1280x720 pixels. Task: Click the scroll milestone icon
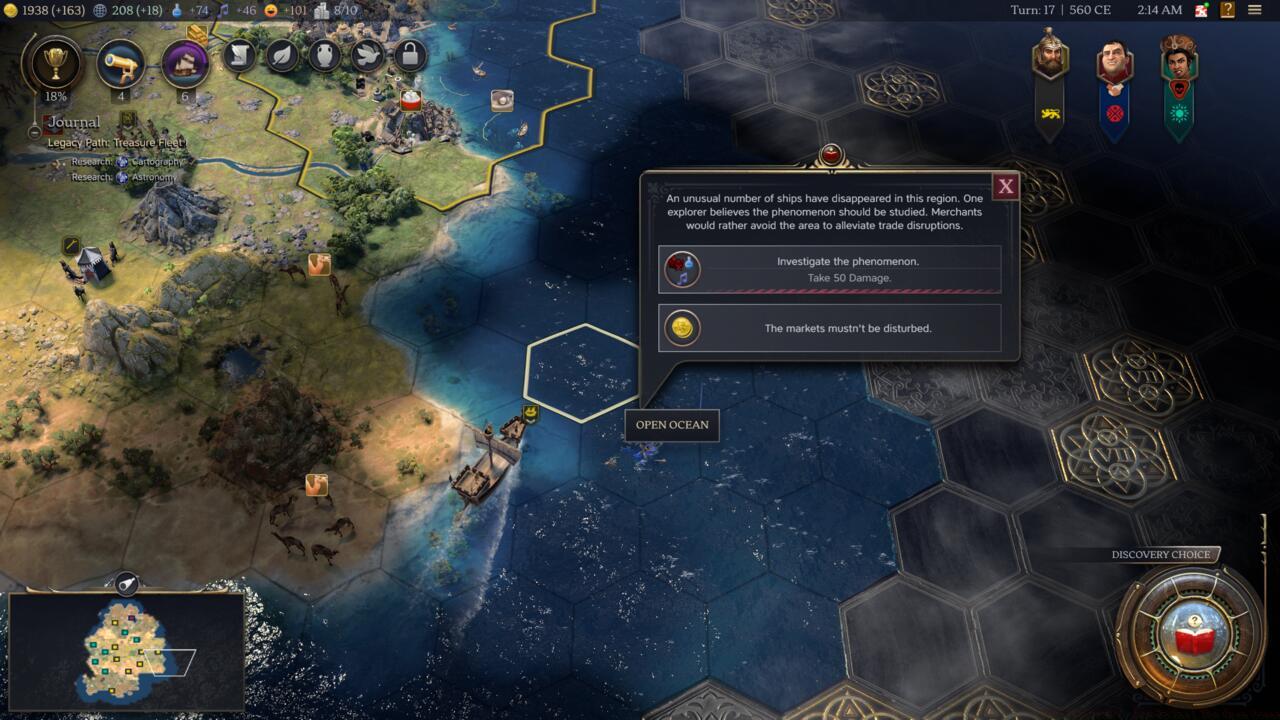(x=241, y=57)
